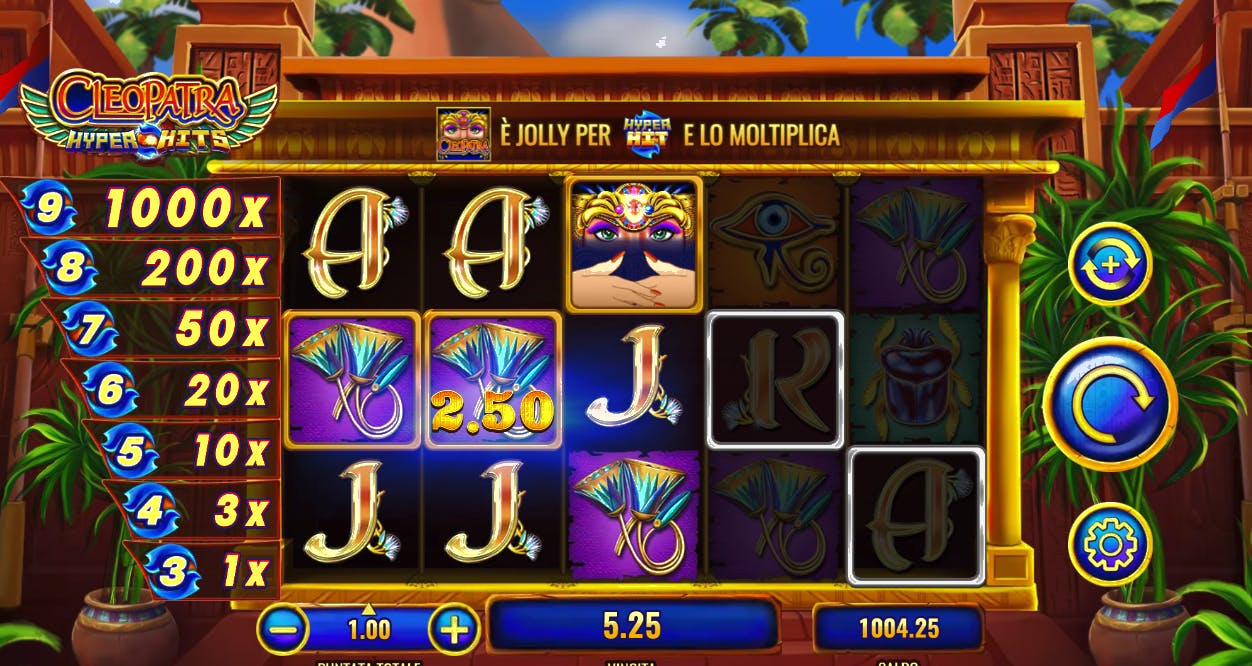The width and height of the screenshot is (1252, 666).
Task: Spin the reels with the large arrow button
Action: click(x=1110, y=403)
